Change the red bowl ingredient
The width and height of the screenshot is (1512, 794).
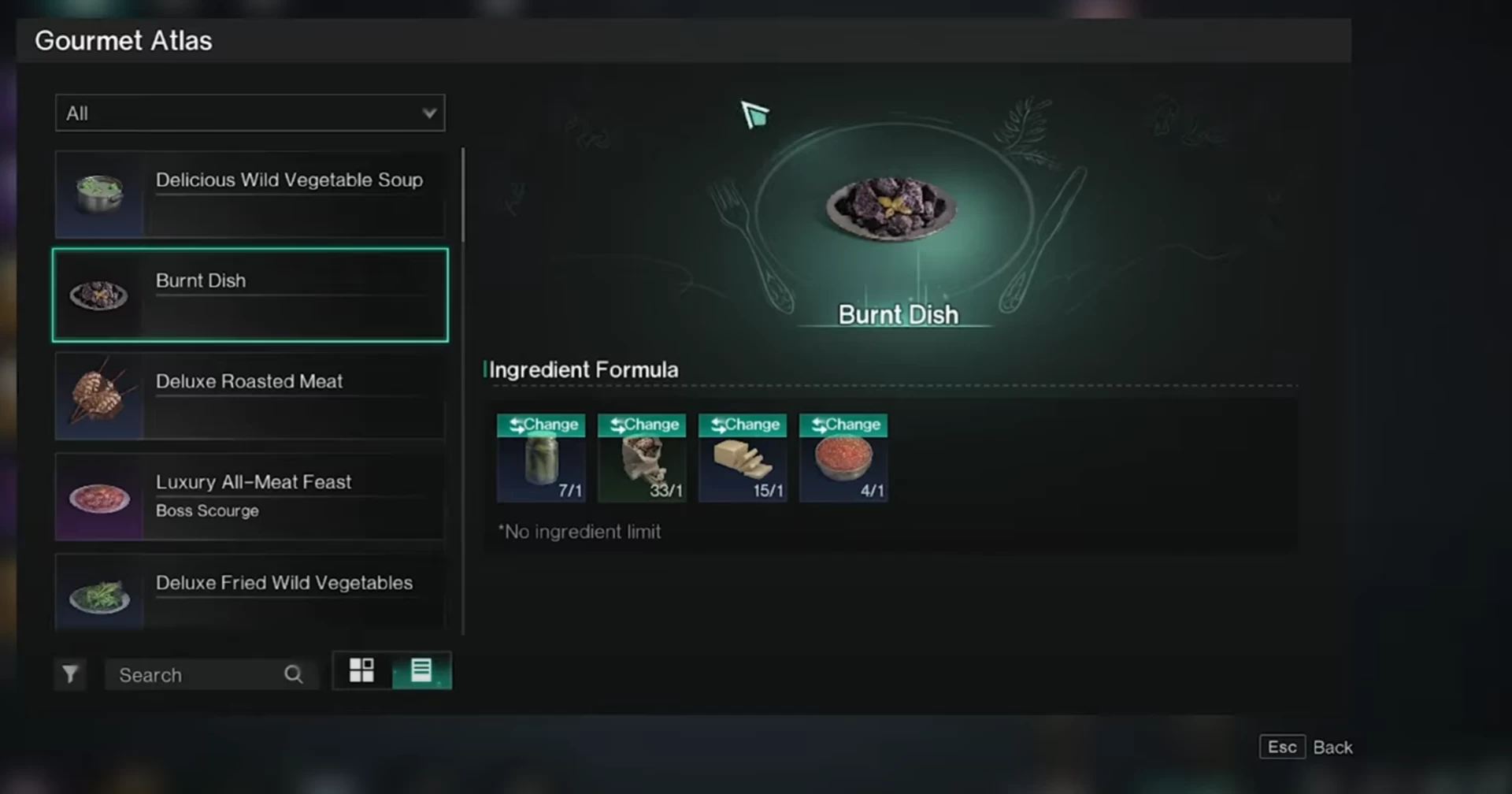tap(843, 425)
